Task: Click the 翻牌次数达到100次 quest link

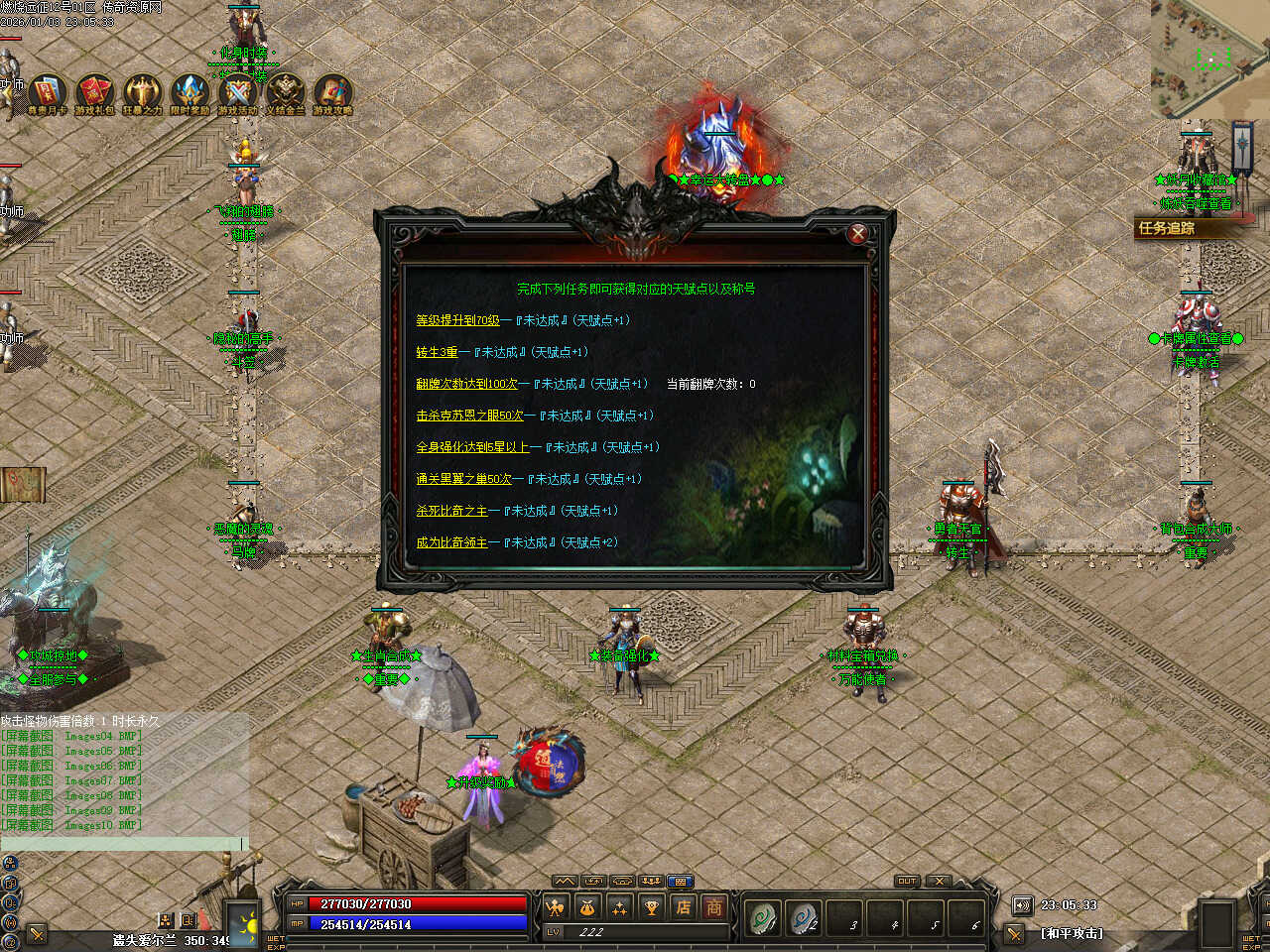Action: (466, 384)
